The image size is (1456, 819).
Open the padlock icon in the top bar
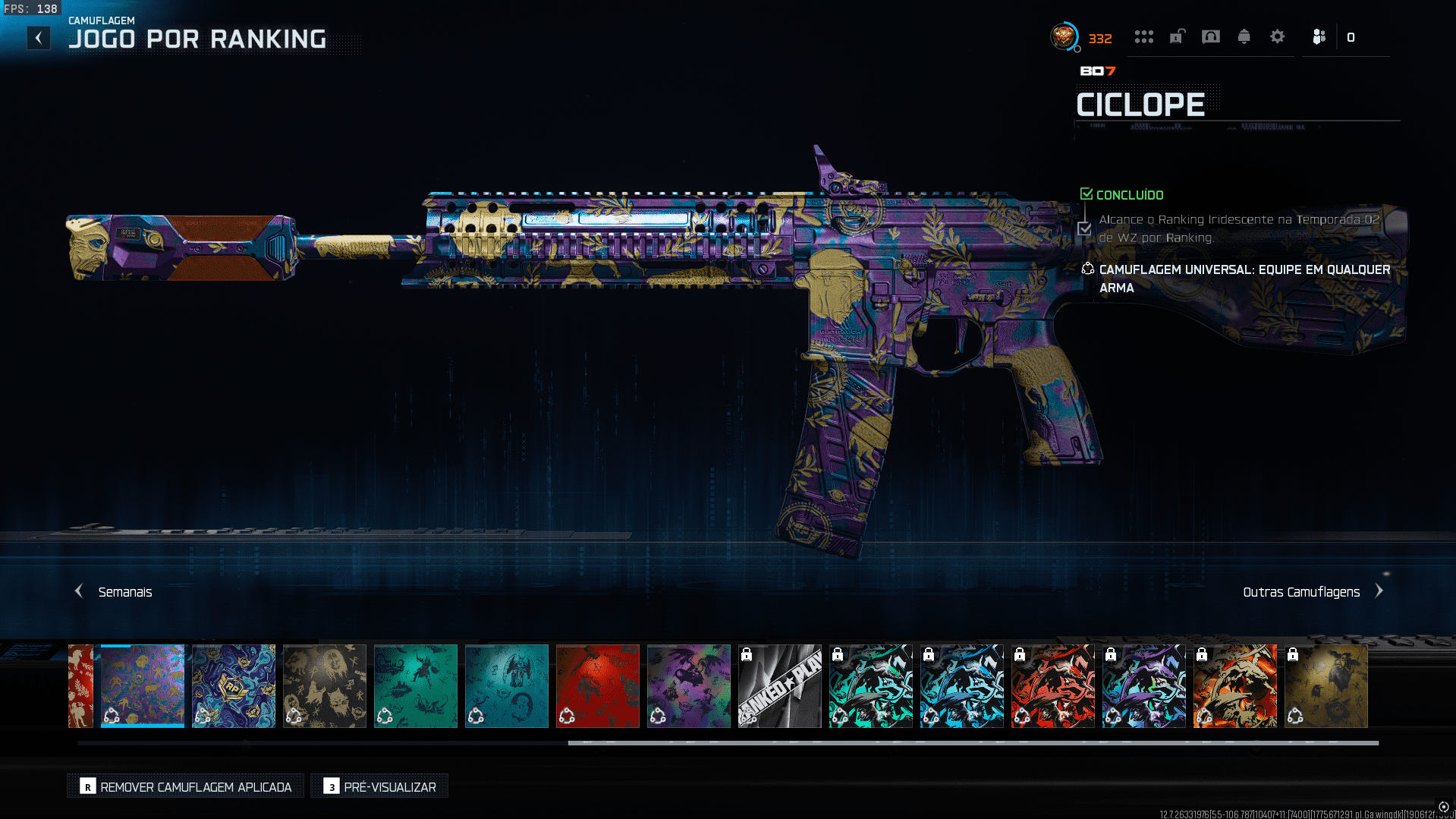pyautogui.click(x=1177, y=36)
